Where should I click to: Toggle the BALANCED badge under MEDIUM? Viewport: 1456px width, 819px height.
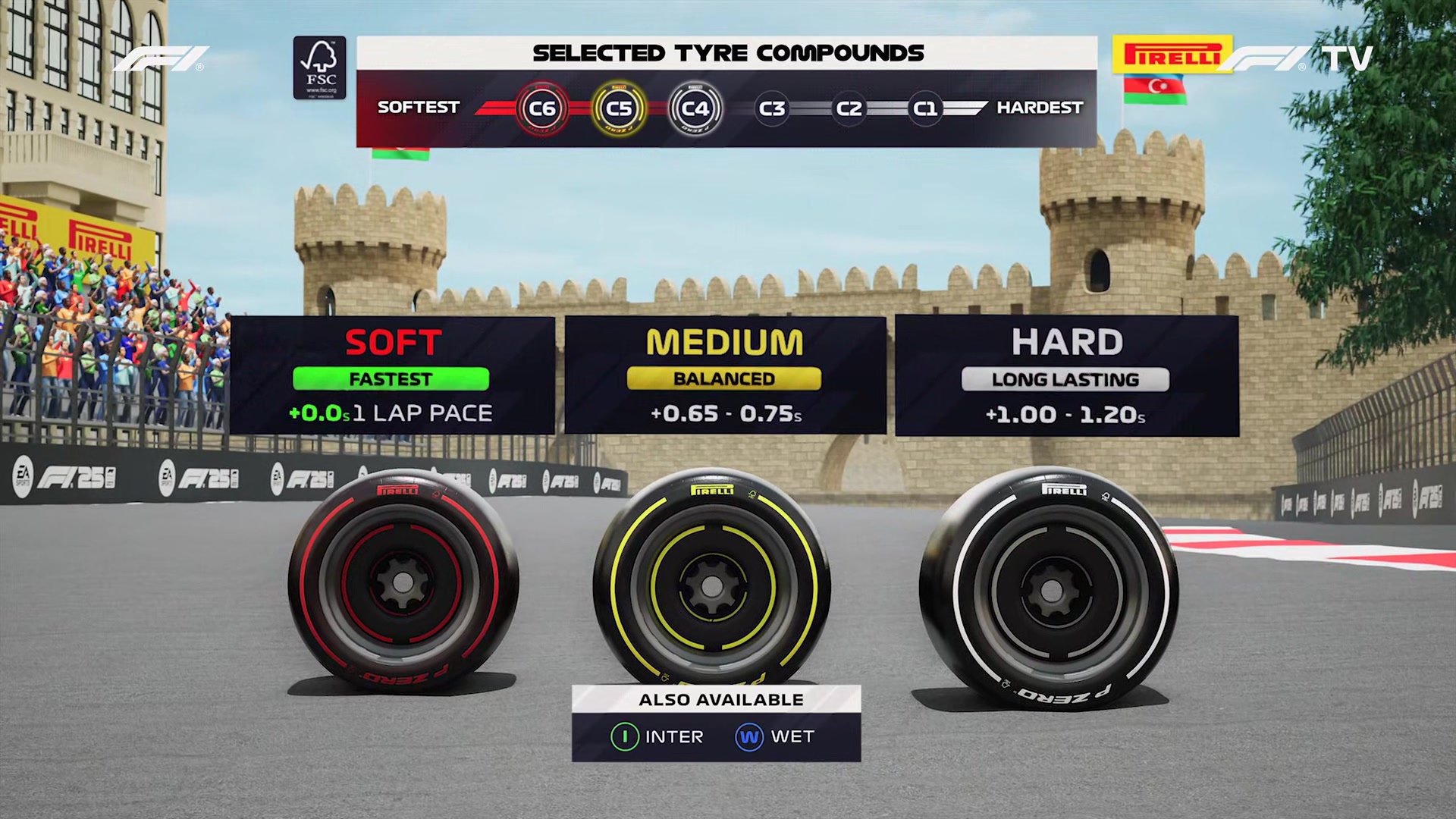724,379
